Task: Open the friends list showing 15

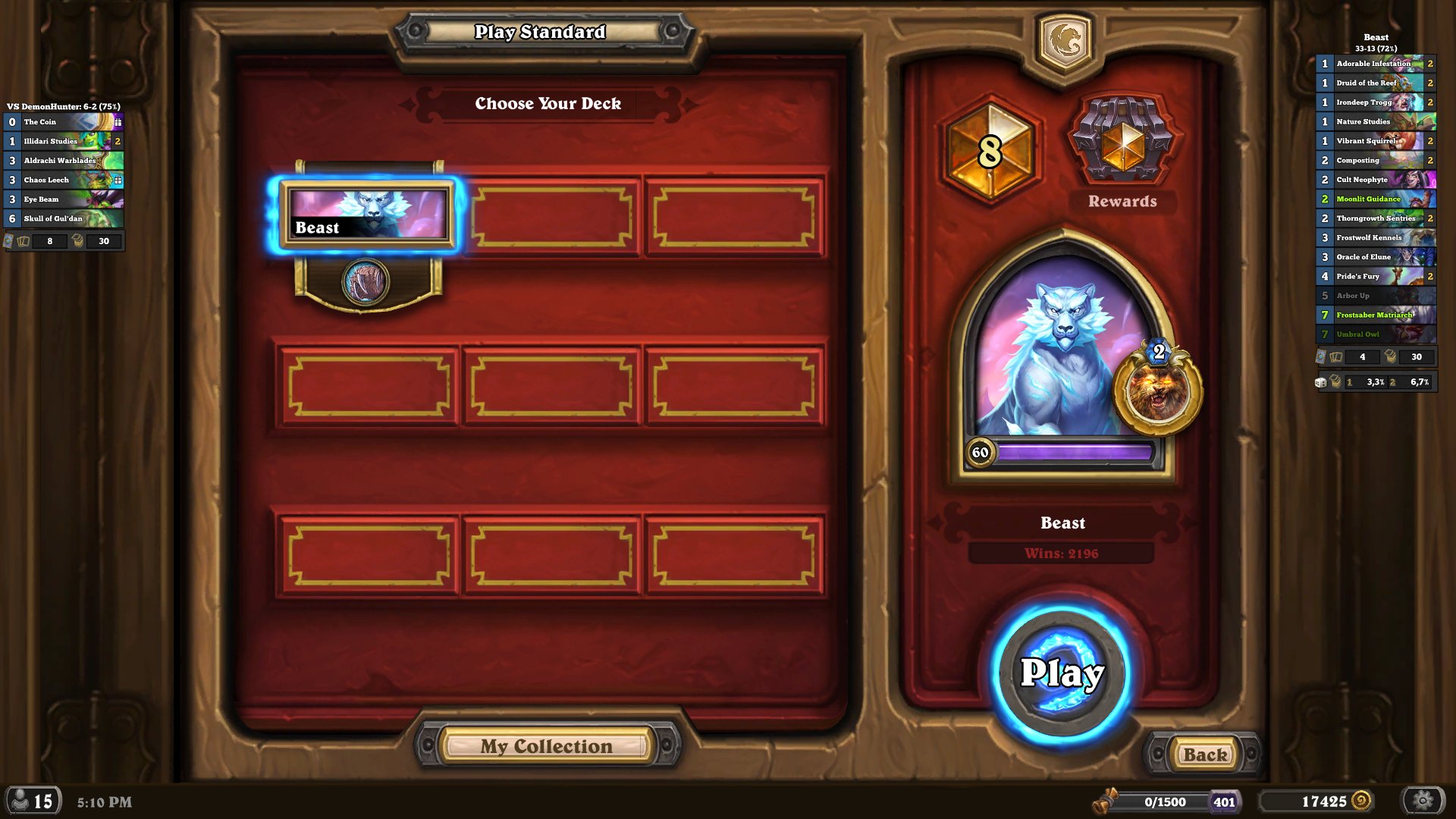Action: click(33, 801)
